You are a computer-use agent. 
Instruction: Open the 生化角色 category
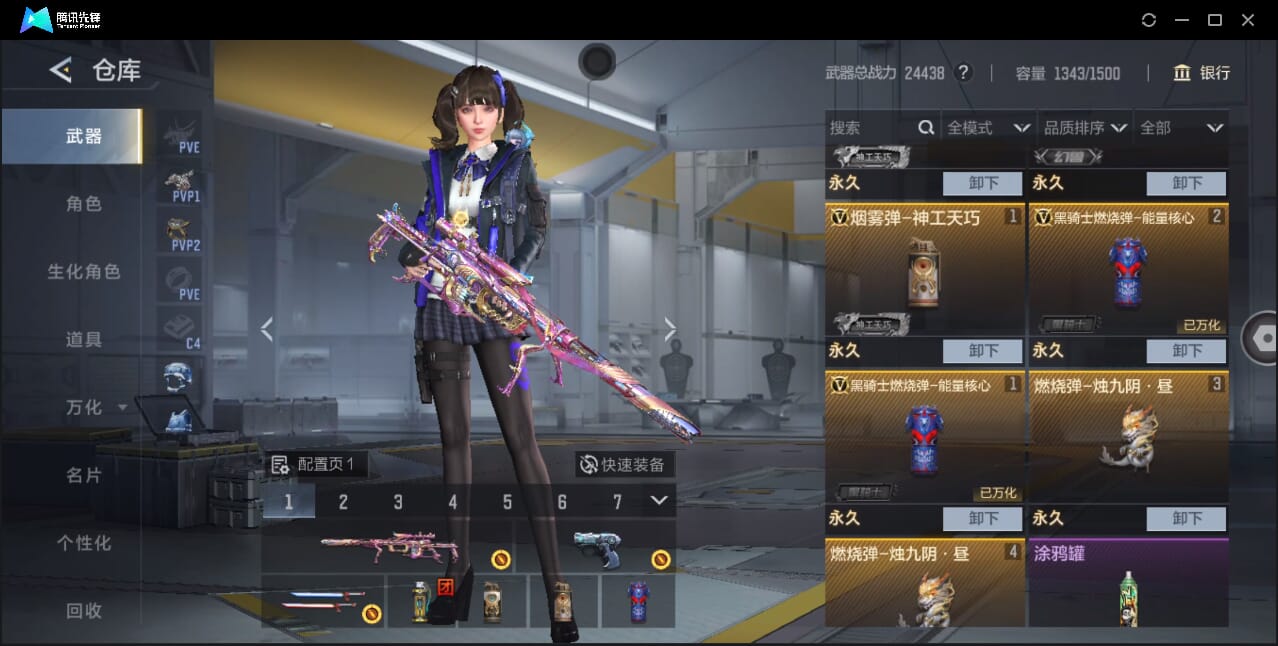tap(84, 272)
